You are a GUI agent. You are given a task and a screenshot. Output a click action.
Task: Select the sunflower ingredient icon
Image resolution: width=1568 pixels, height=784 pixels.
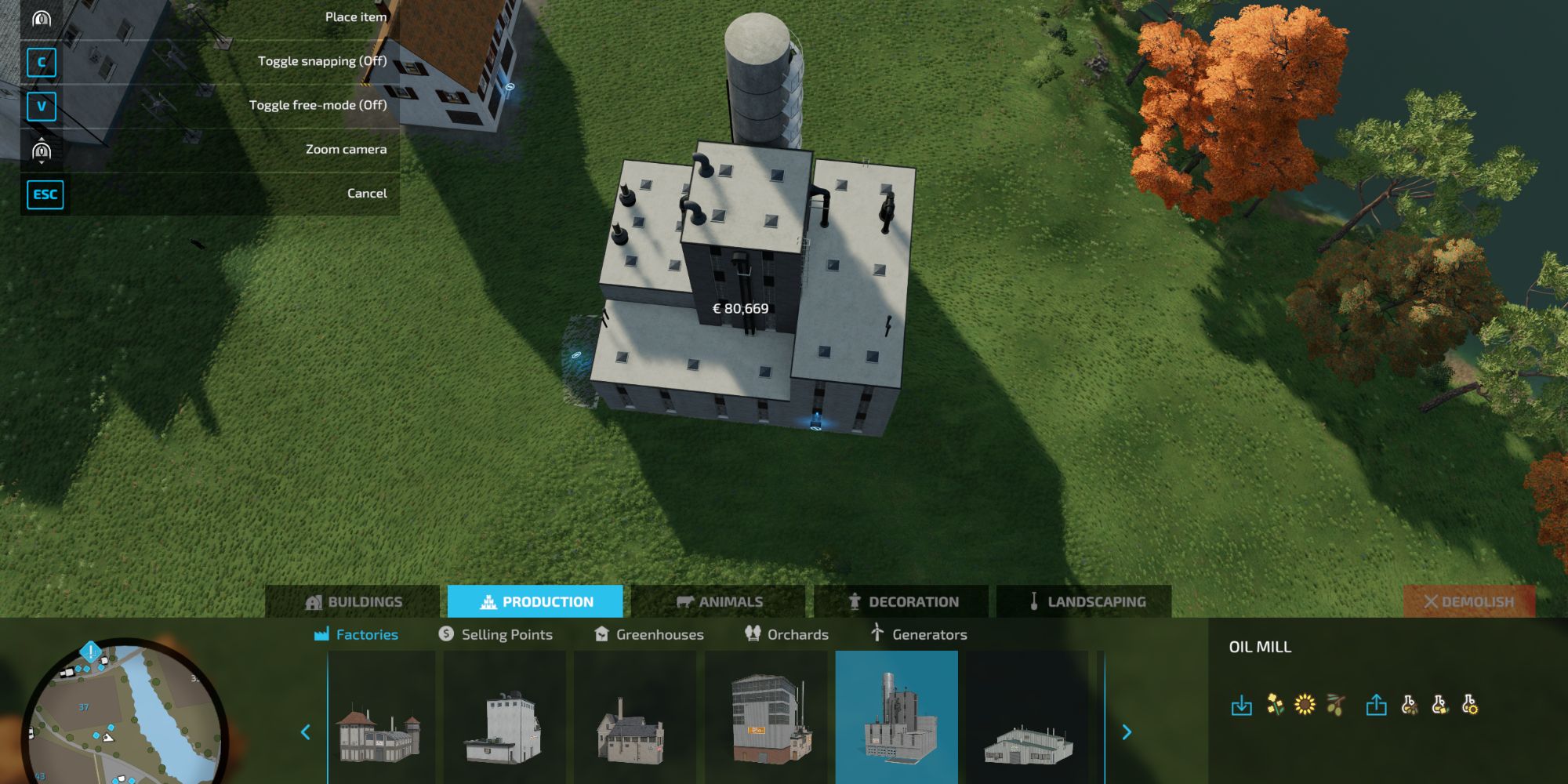pos(1304,704)
